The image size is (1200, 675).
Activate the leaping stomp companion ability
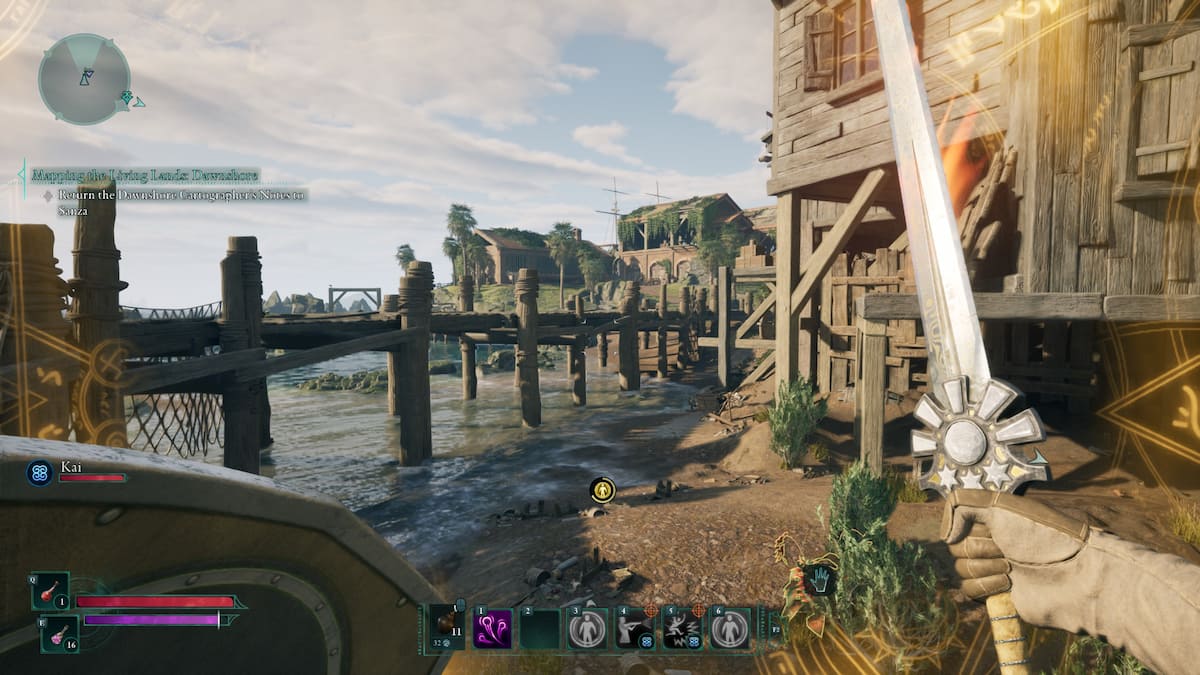[x=683, y=629]
